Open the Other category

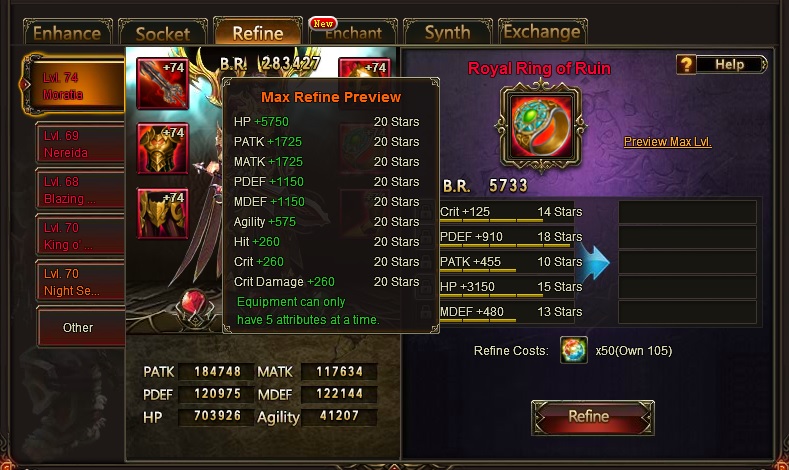80,327
